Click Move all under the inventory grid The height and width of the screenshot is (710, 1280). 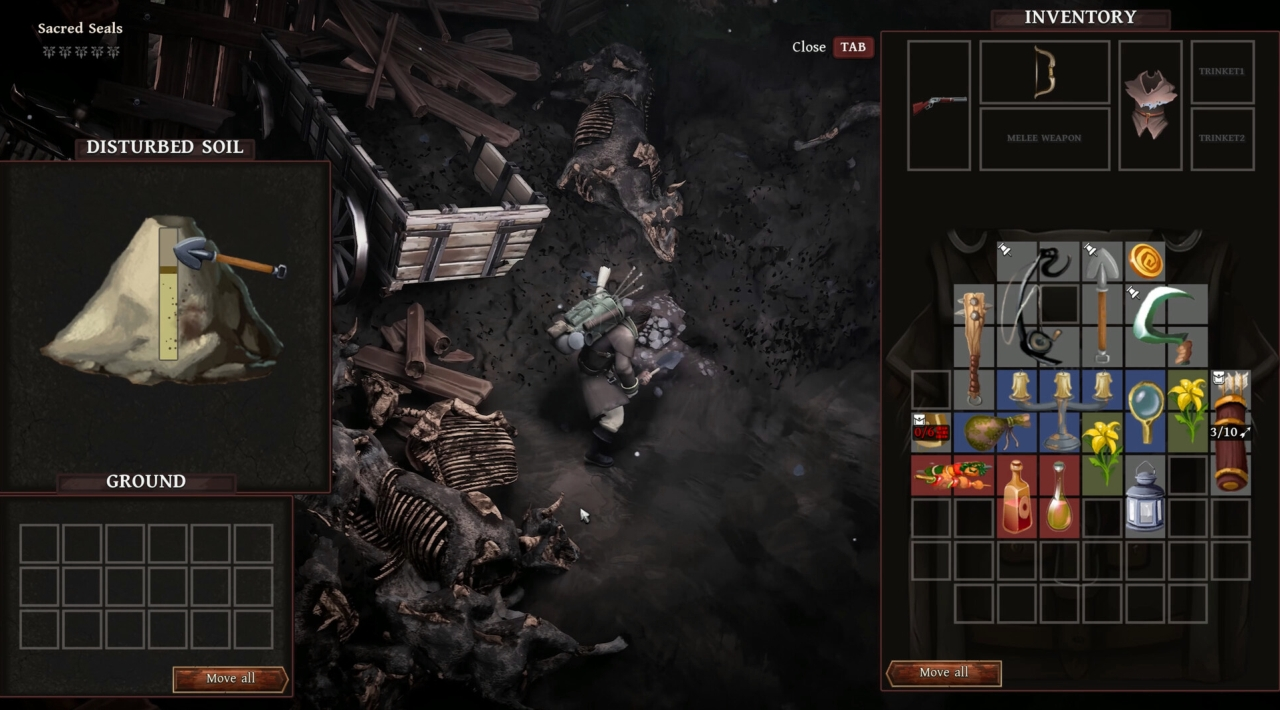[943, 673]
